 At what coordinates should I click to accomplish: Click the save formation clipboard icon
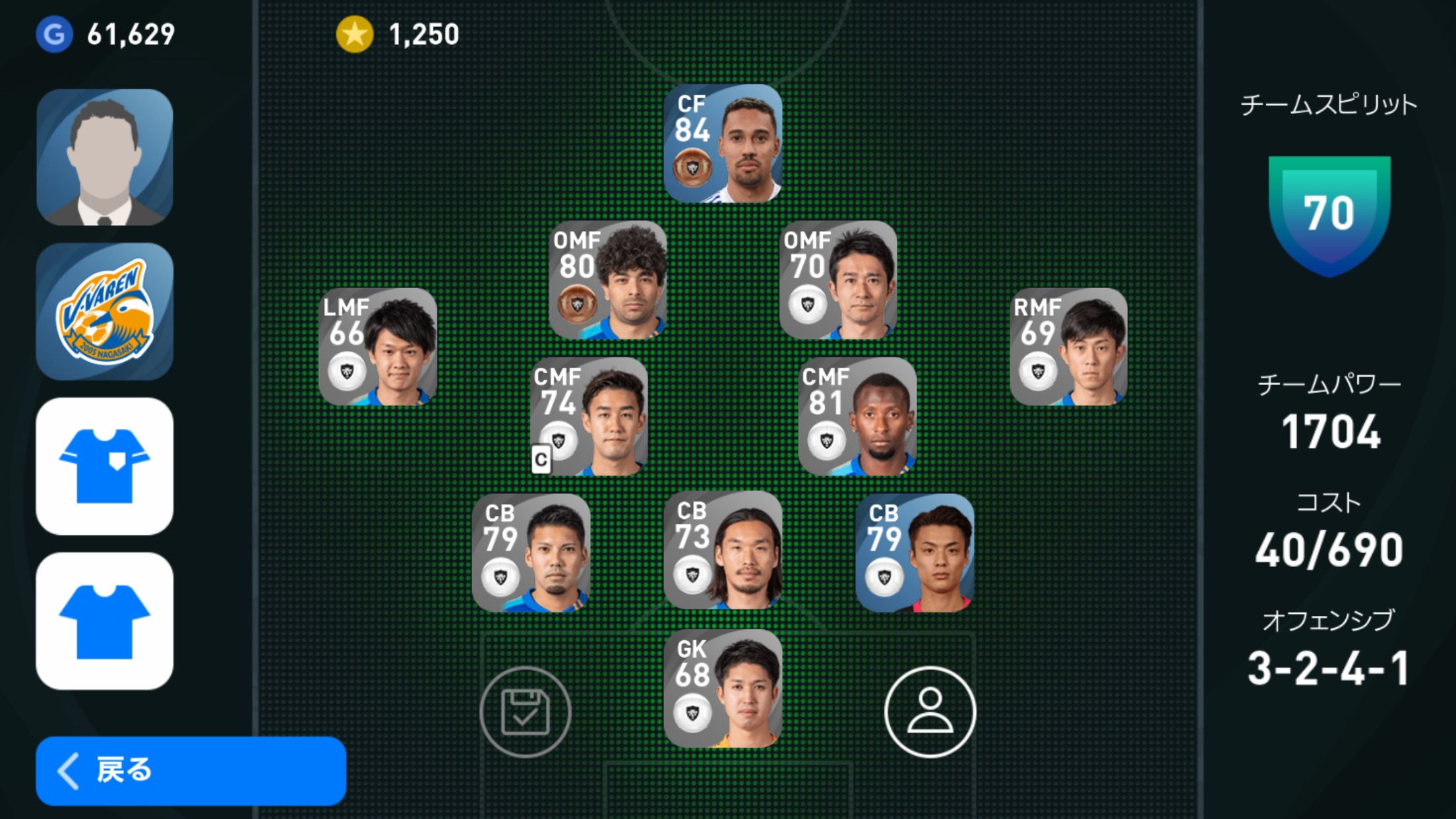pos(526,712)
